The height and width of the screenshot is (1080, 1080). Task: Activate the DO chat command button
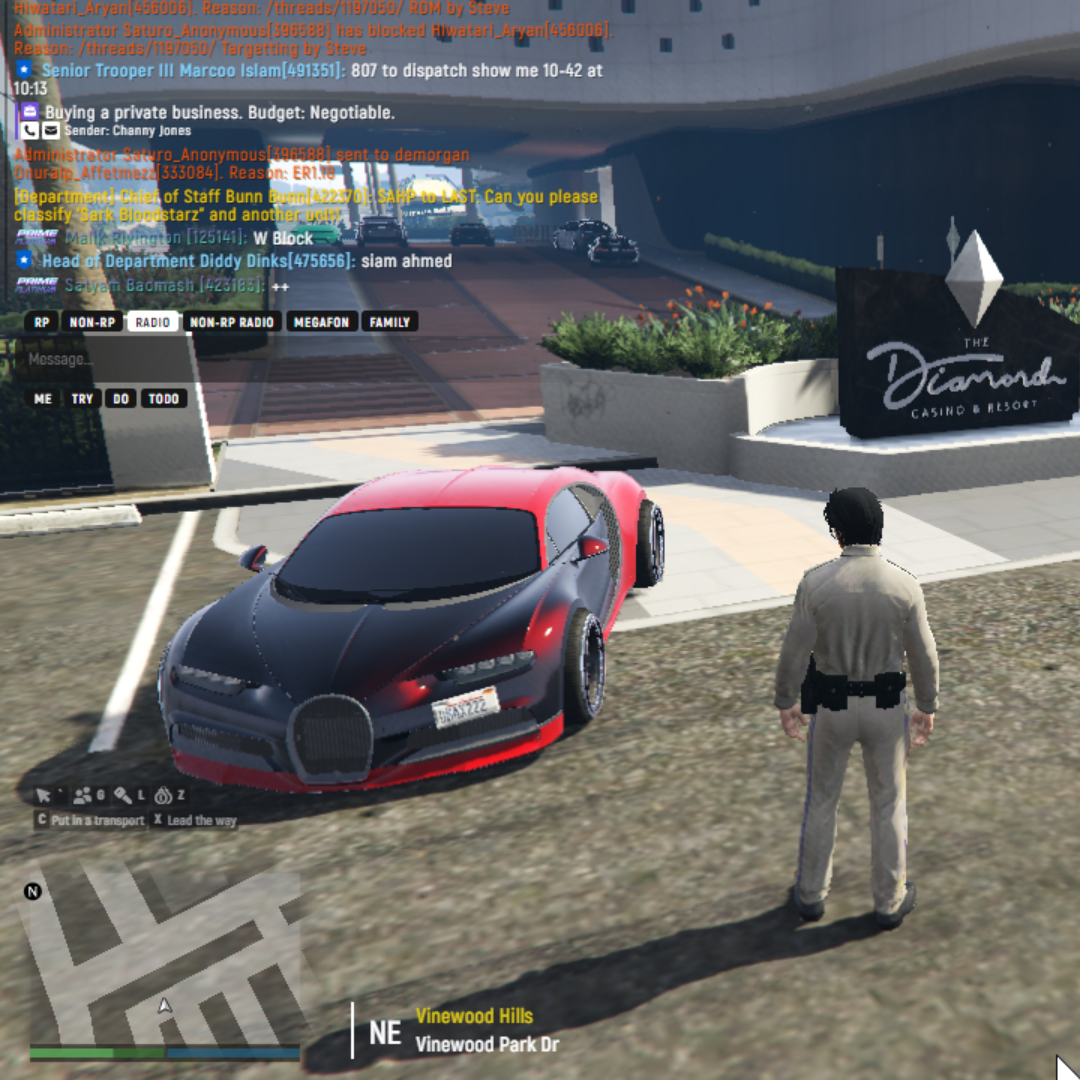coord(121,398)
